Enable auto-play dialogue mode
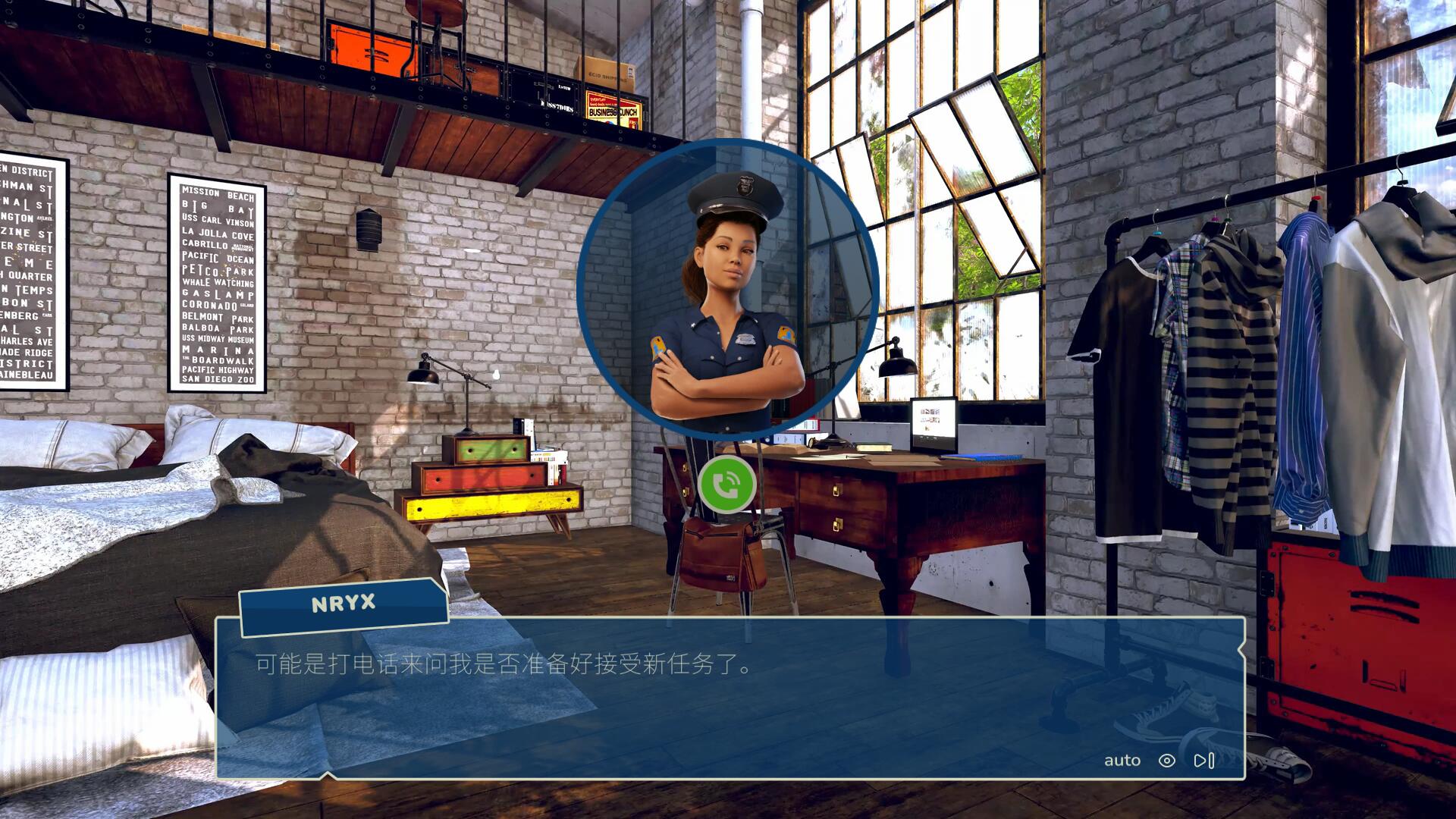1456x819 pixels. coord(1122,760)
